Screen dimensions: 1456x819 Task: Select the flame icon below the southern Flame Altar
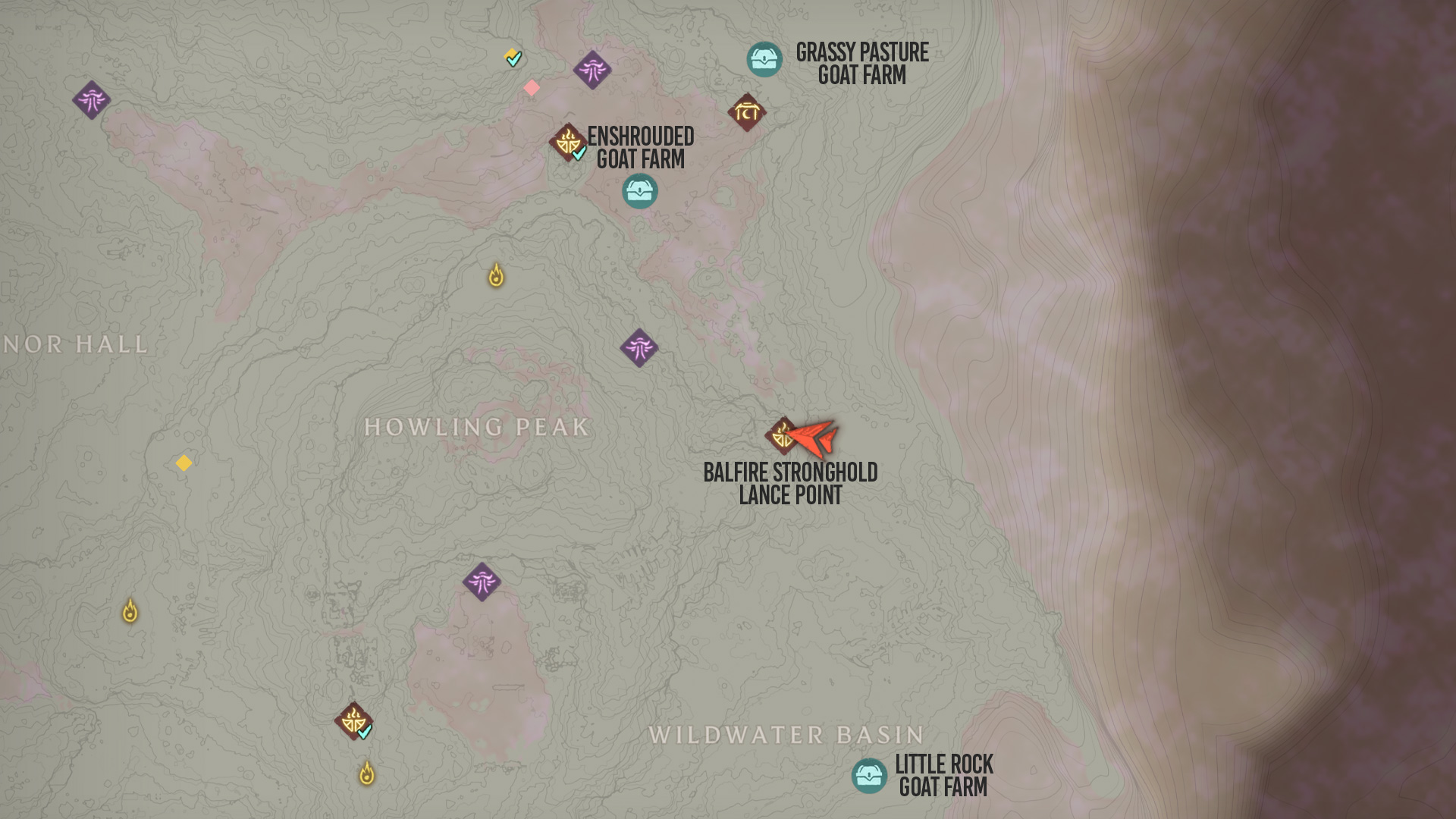(x=368, y=773)
